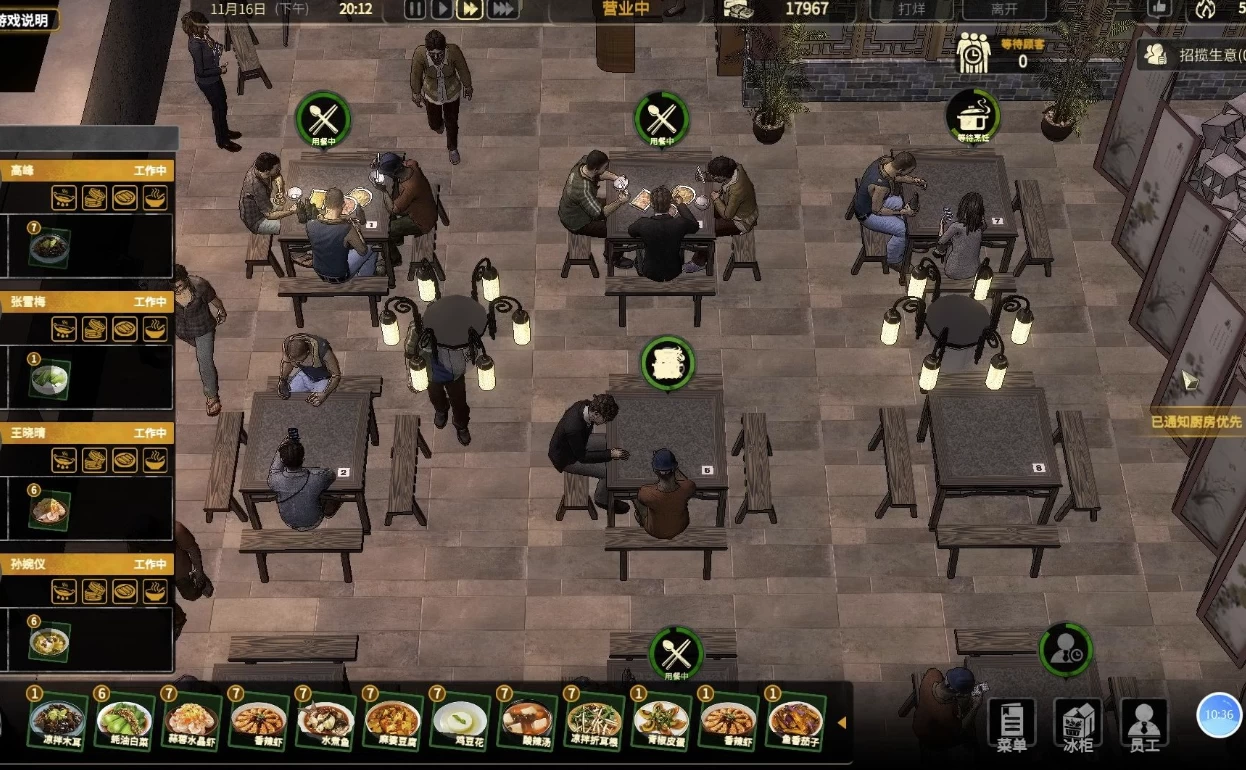The width and height of the screenshot is (1246, 770).
Task: Click the small arrow beside the dish bar
Action: (842, 722)
